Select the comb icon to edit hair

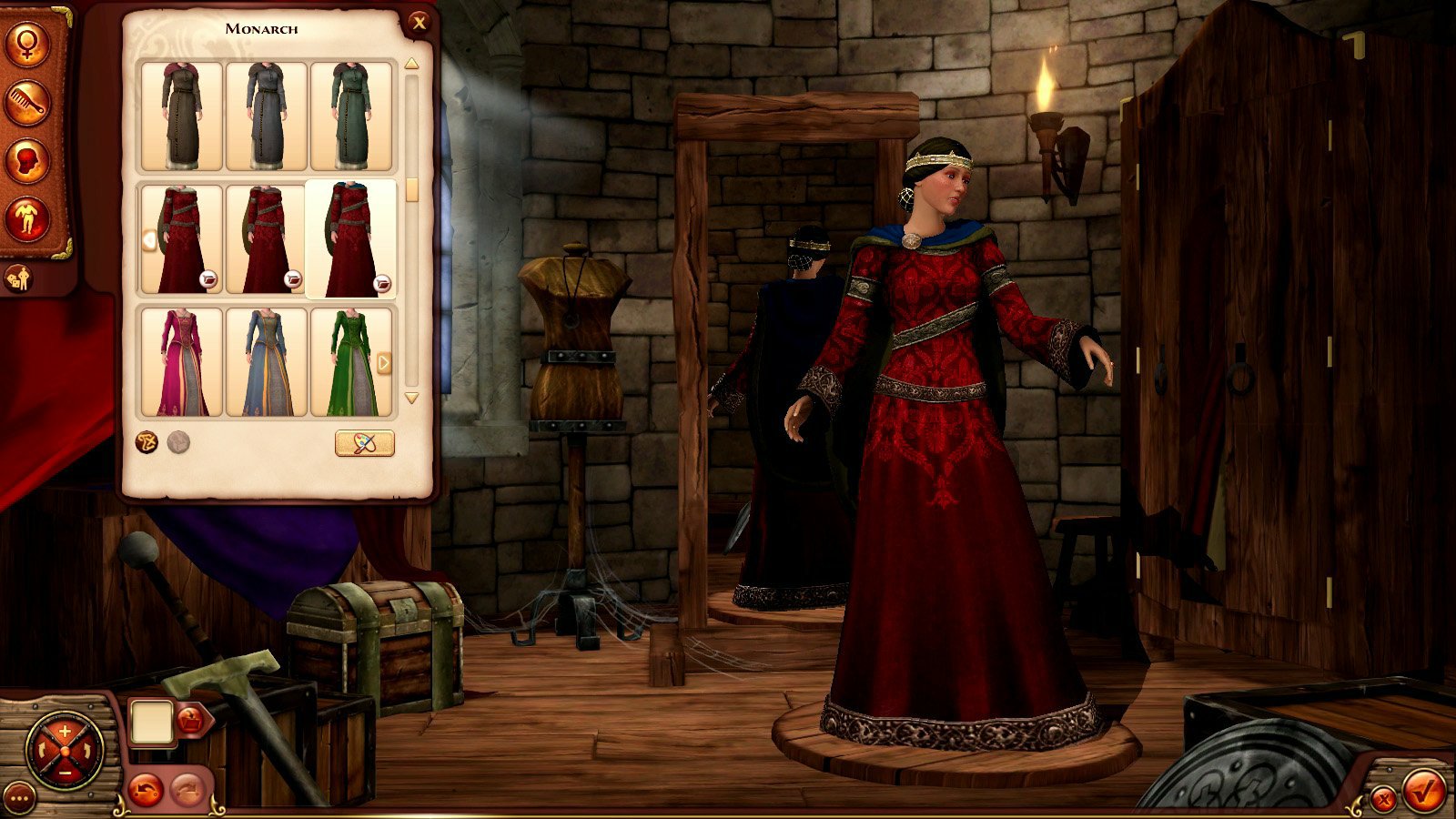click(25, 103)
